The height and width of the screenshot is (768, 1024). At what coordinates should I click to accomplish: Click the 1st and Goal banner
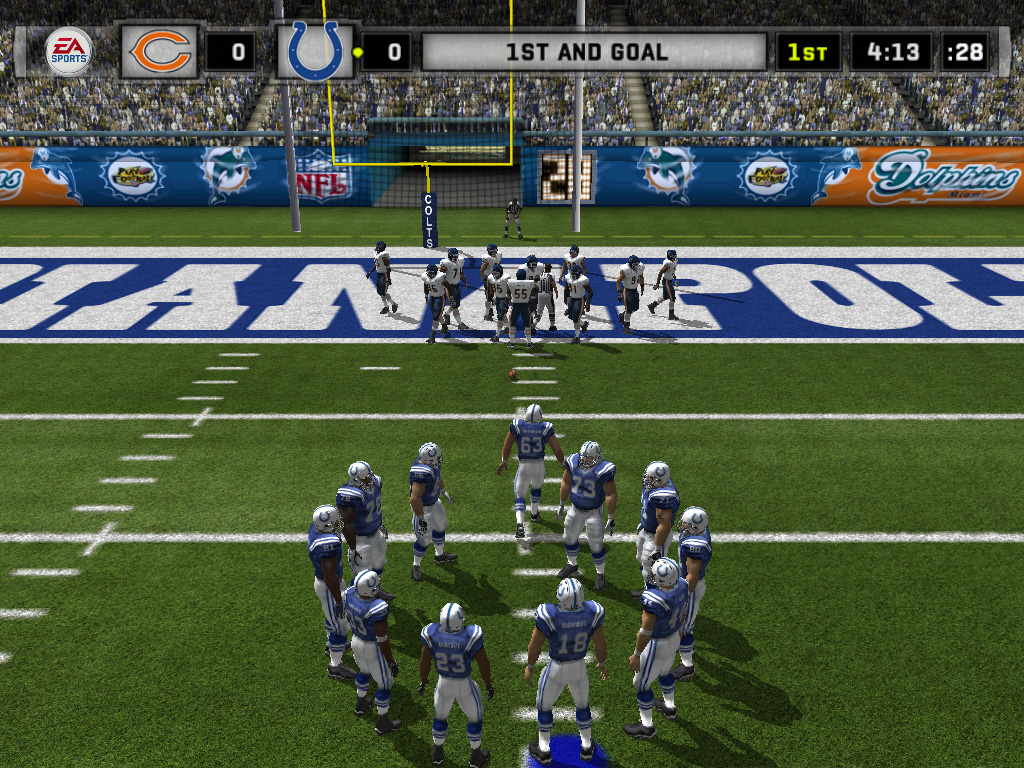[594, 52]
